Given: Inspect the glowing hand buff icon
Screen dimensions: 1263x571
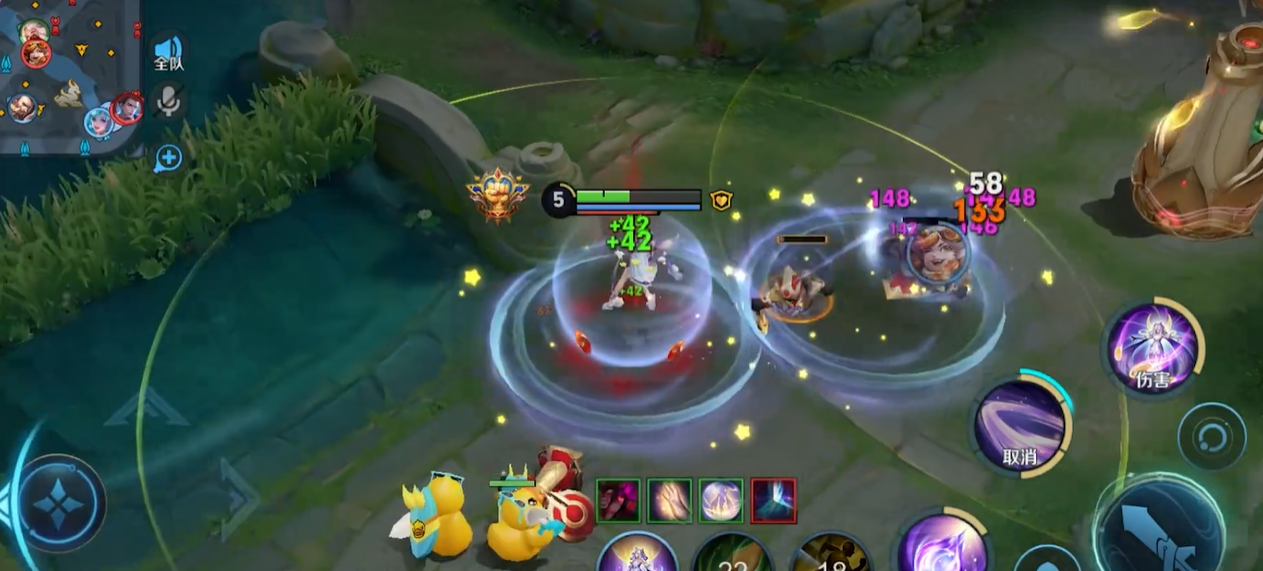Looking at the screenshot, I should [x=670, y=501].
